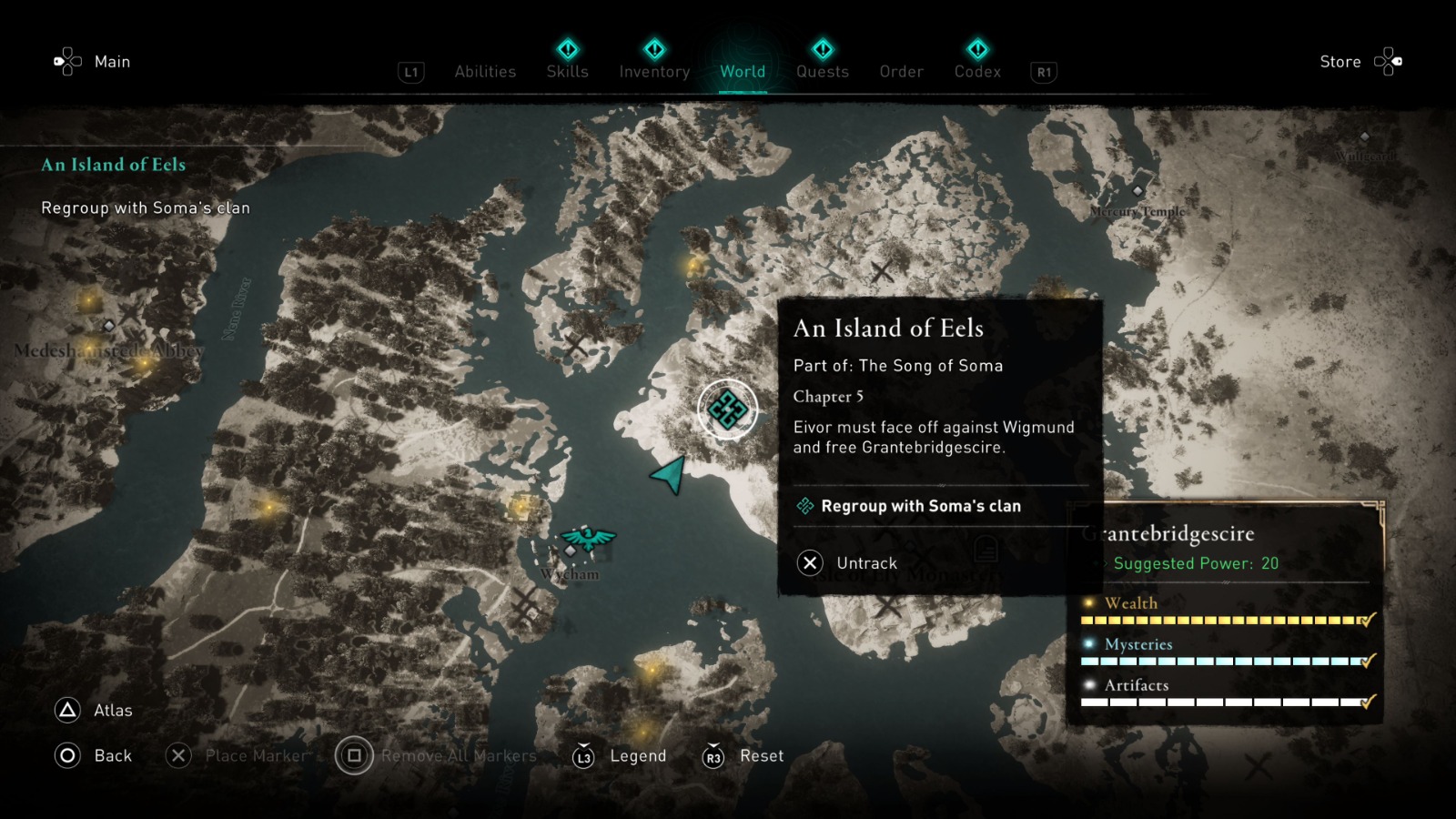1456x819 pixels.
Task: Select the raven fast travel icon near Wycham
Action: 587,539
